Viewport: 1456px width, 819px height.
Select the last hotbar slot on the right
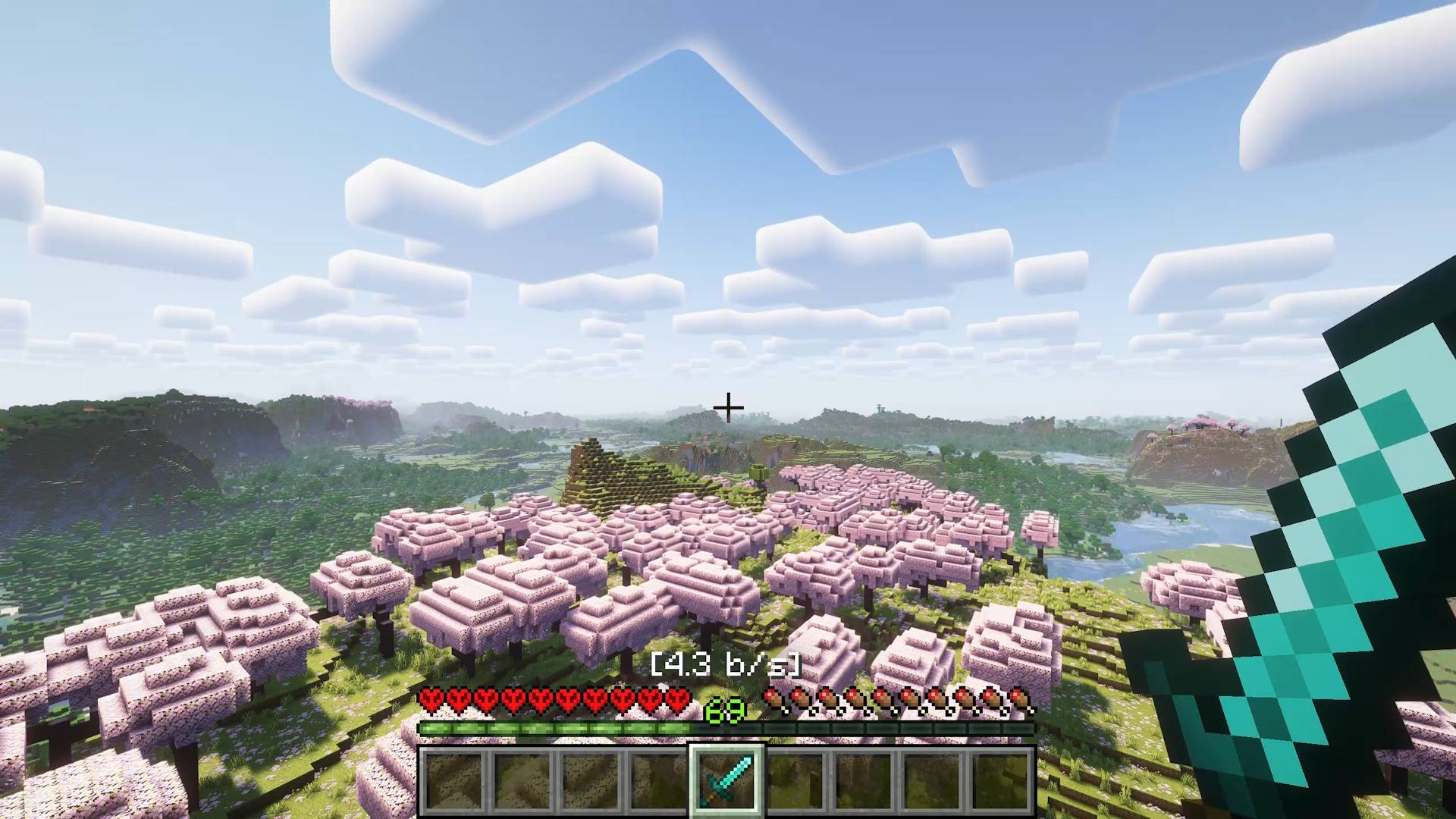tap(1001, 783)
